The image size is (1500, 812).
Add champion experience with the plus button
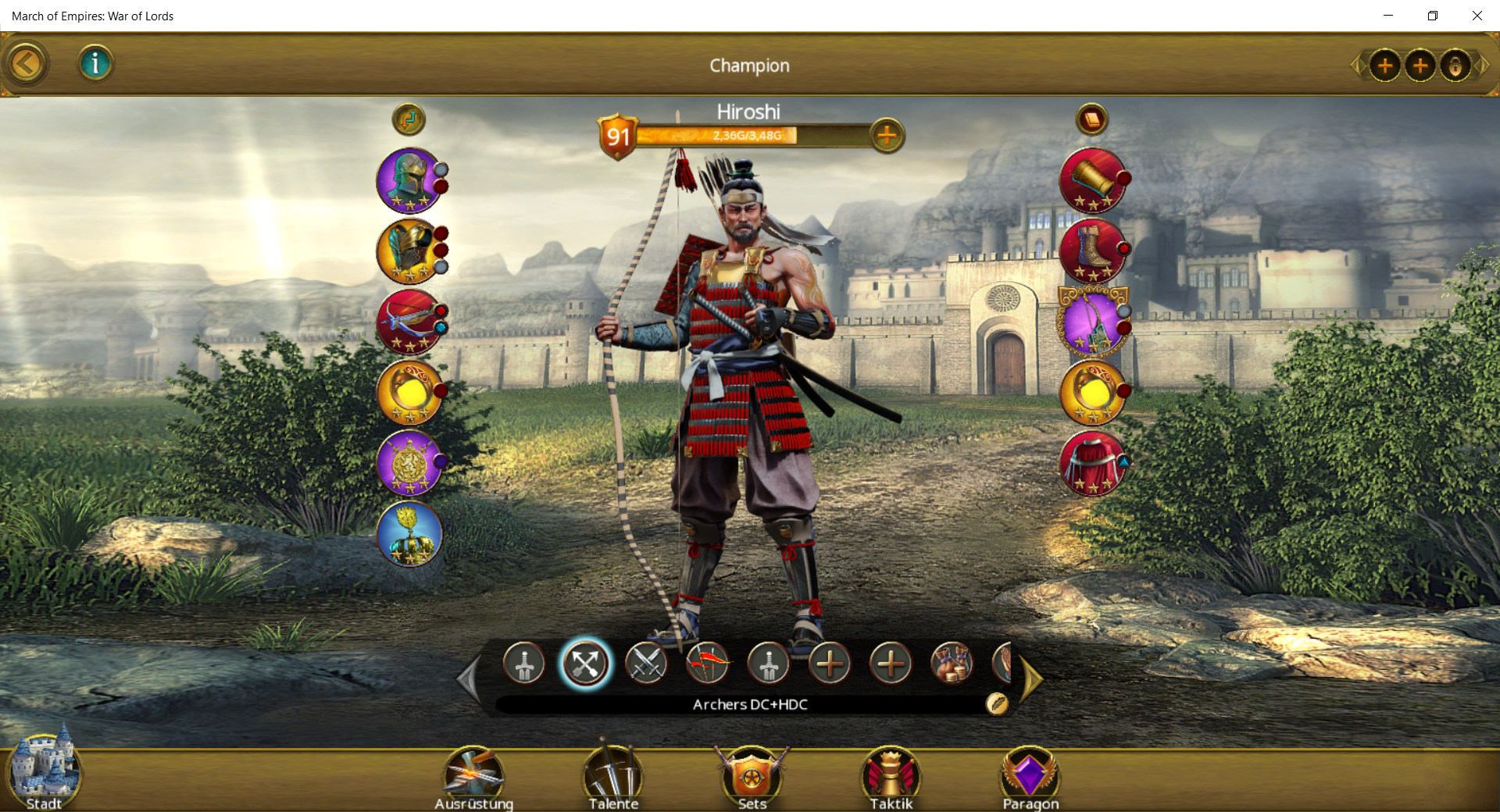[887, 136]
